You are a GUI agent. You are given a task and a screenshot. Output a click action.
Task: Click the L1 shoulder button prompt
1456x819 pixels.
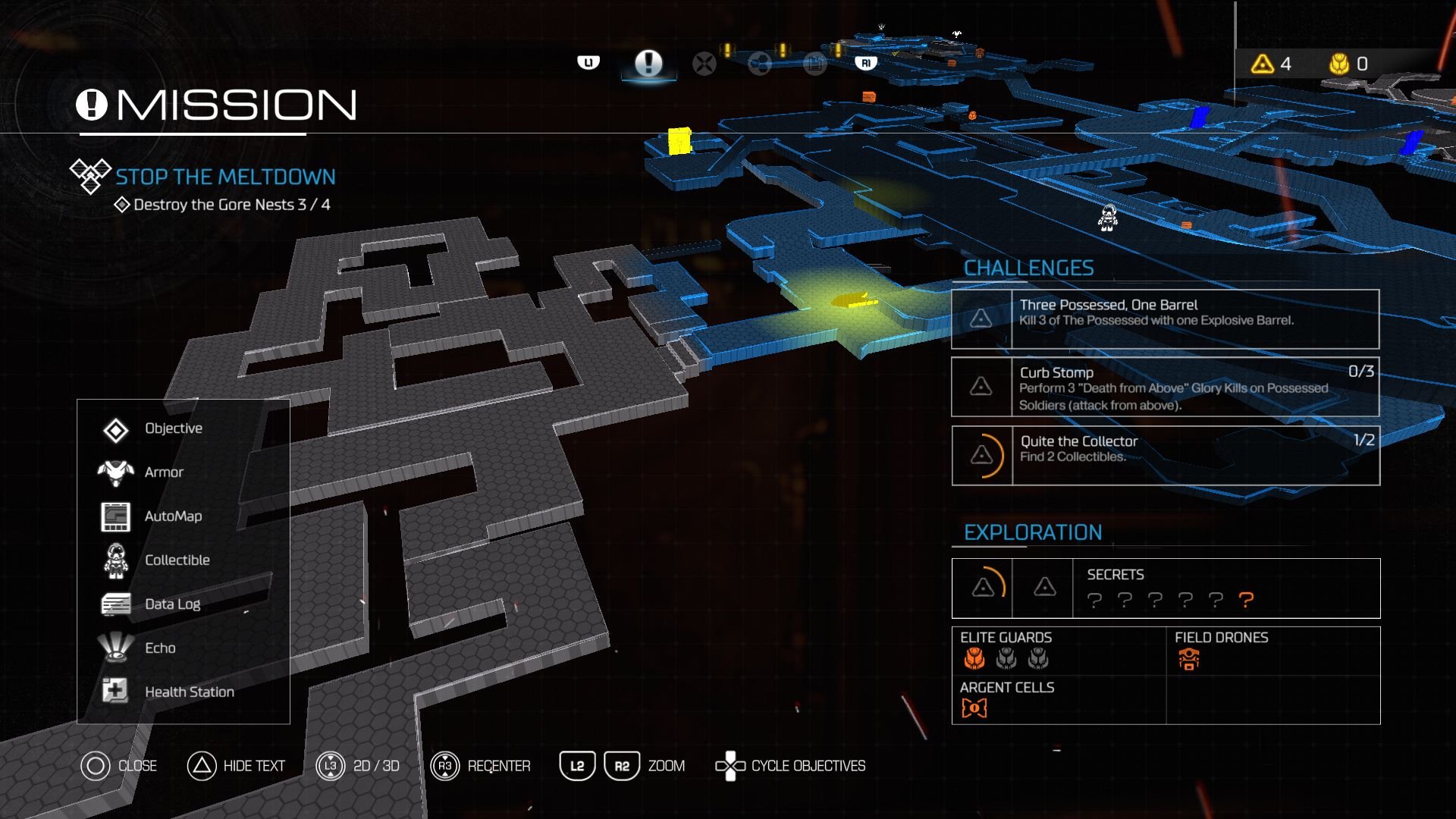pos(589,63)
